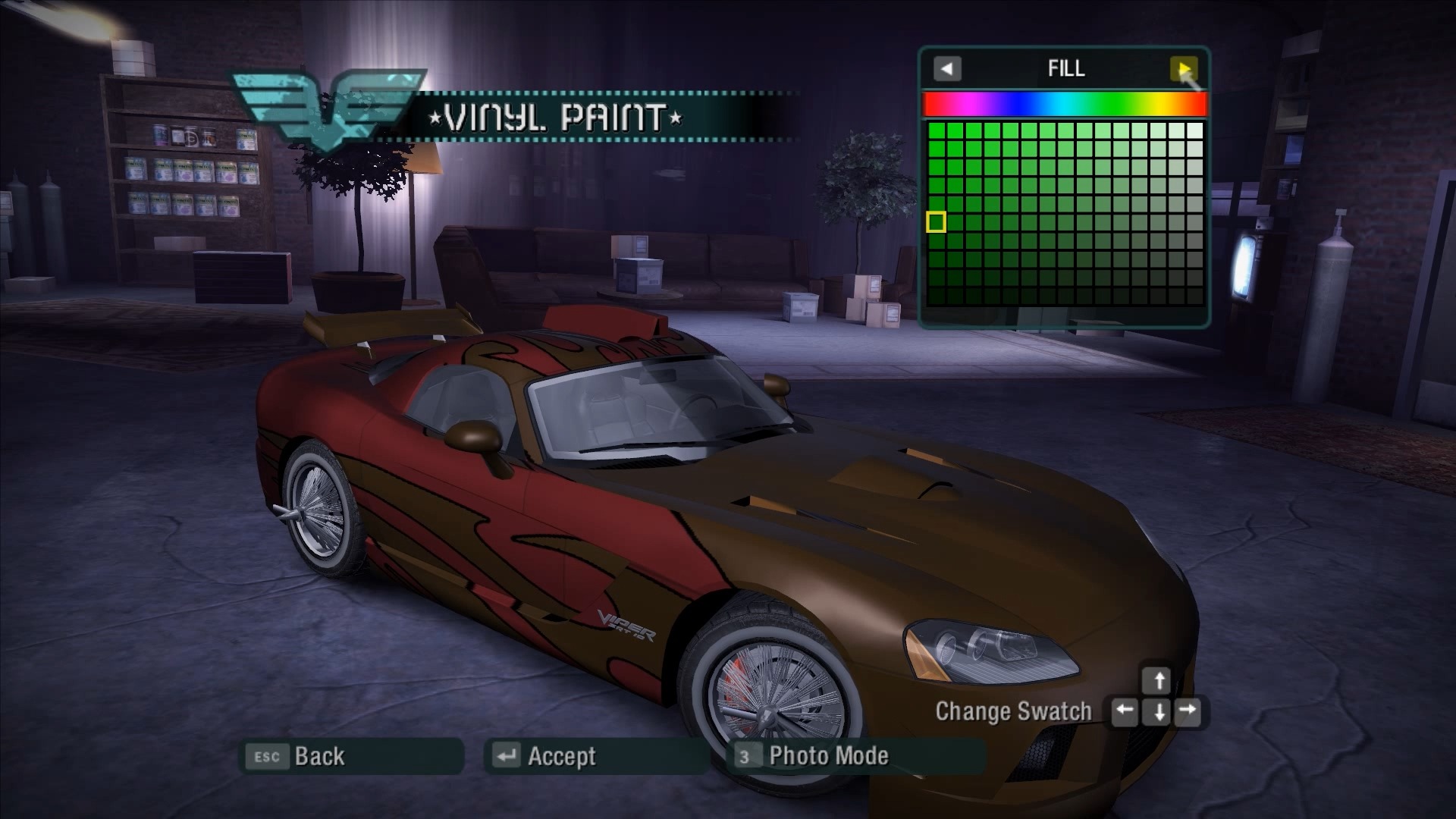Image resolution: width=1456 pixels, height=819 pixels.
Task: Pick a hue on the rainbow color bar
Action: pyautogui.click(x=1064, y=105)
